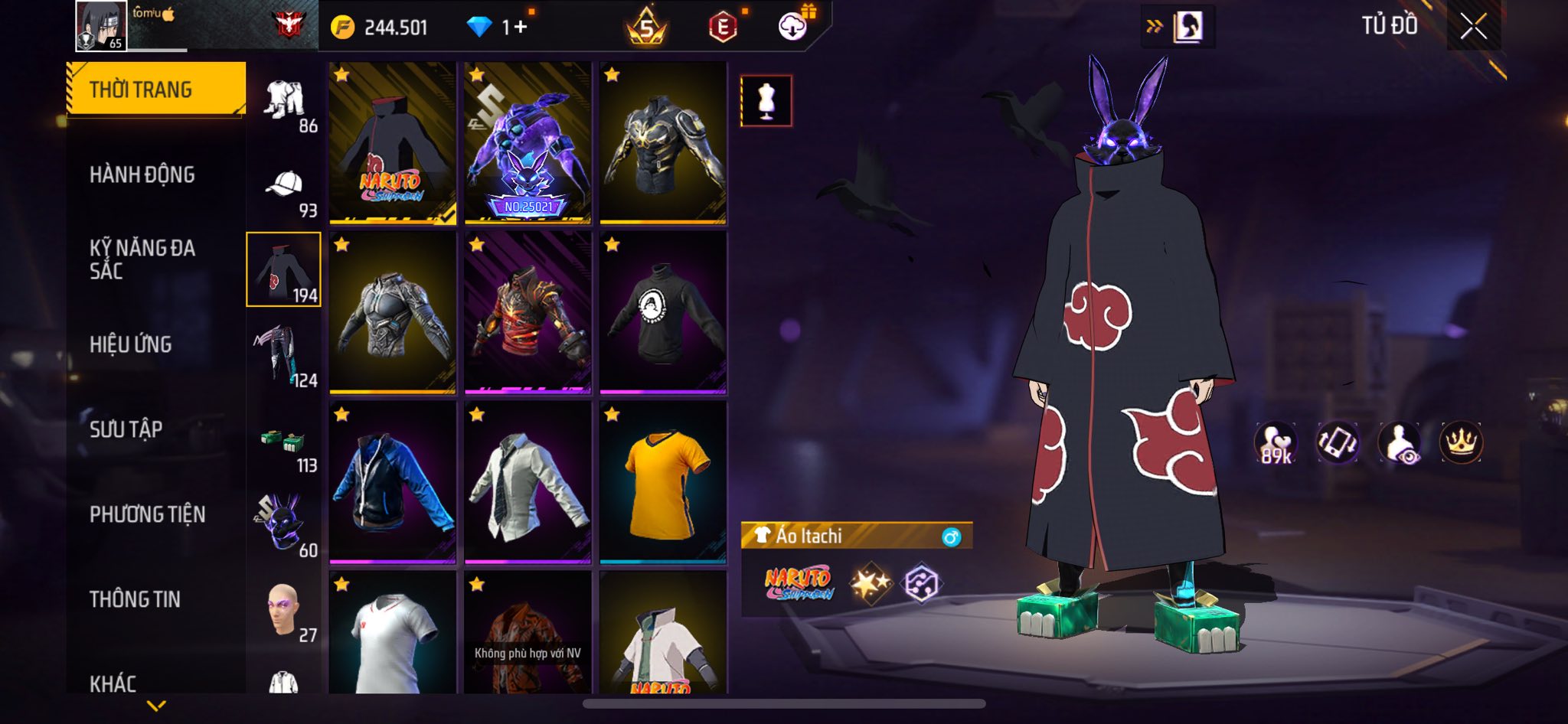The height and width of the screenshot is (724, 1568).
Task: Open the Hiệu Ứng tab
Action: [131, 344]
